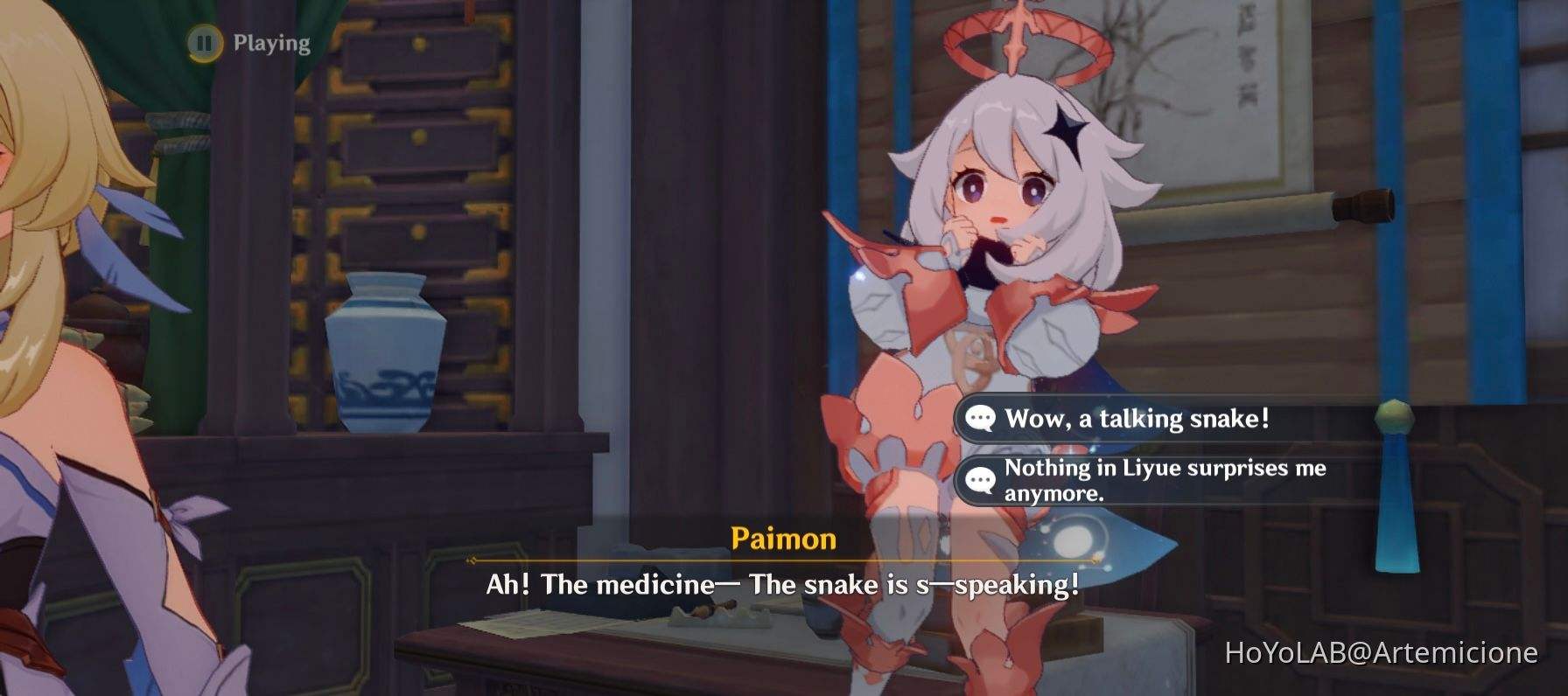
Task: Click the speech bubble icon beside 'Nothing in Liyue surprises me'
Action: click(980, 479)
